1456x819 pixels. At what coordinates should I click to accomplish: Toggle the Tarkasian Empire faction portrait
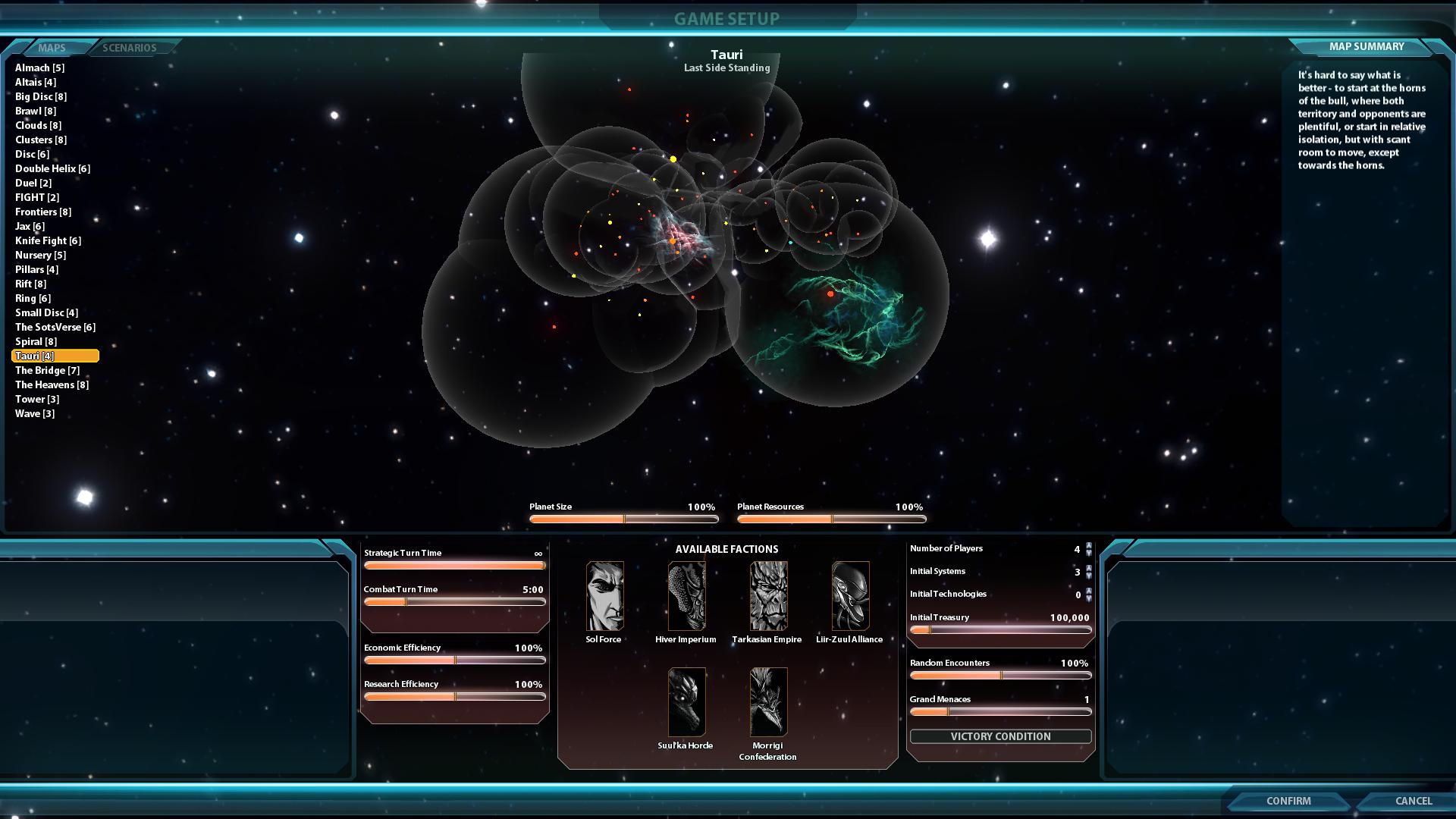pyautogui.click(x=768, y=596)
